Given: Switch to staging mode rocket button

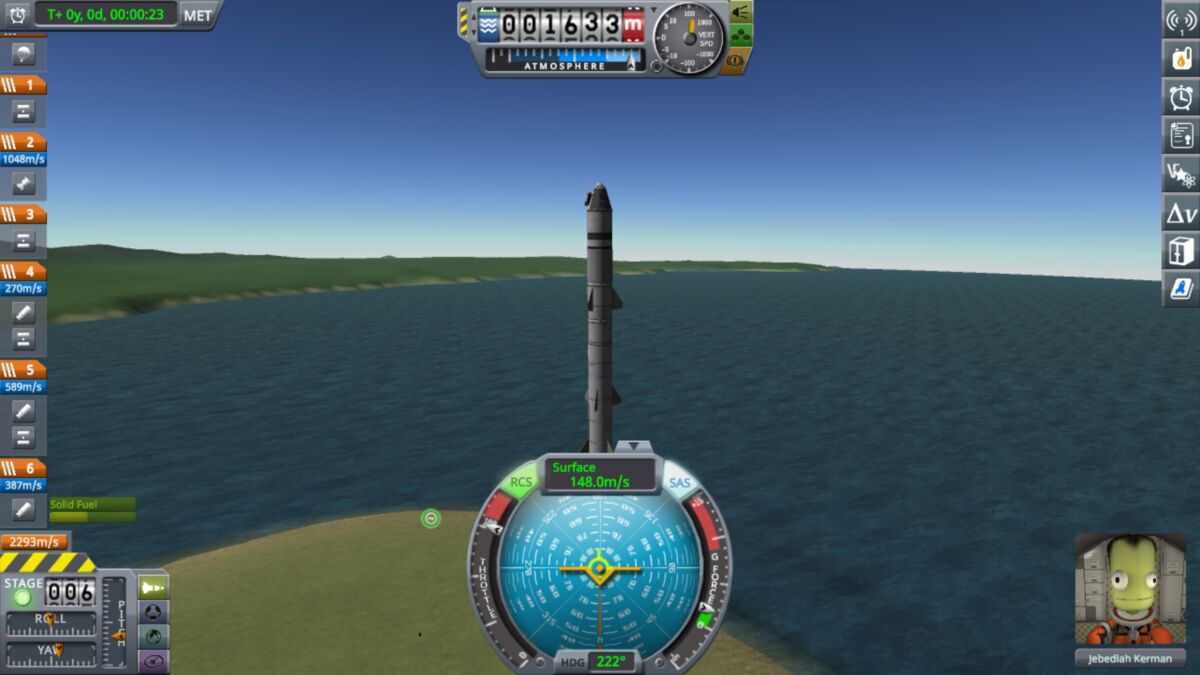Looking at the screenshot, I should 153,587.
